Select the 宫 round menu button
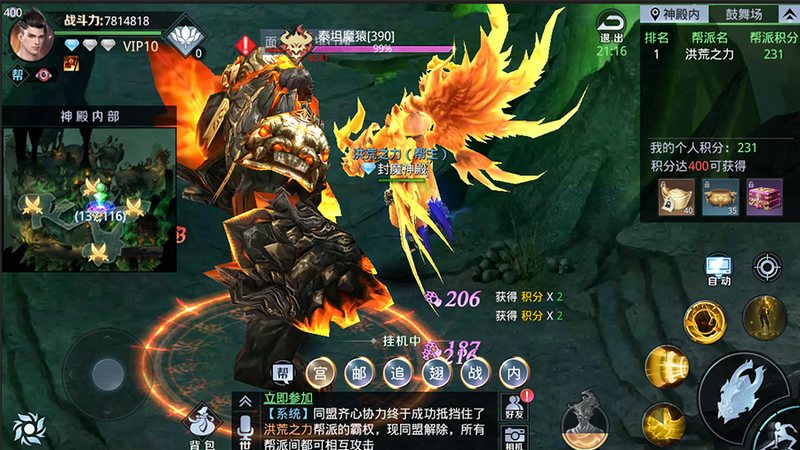Screen dimensions: 800x450 pyautogui.click(x=320, y=371)
